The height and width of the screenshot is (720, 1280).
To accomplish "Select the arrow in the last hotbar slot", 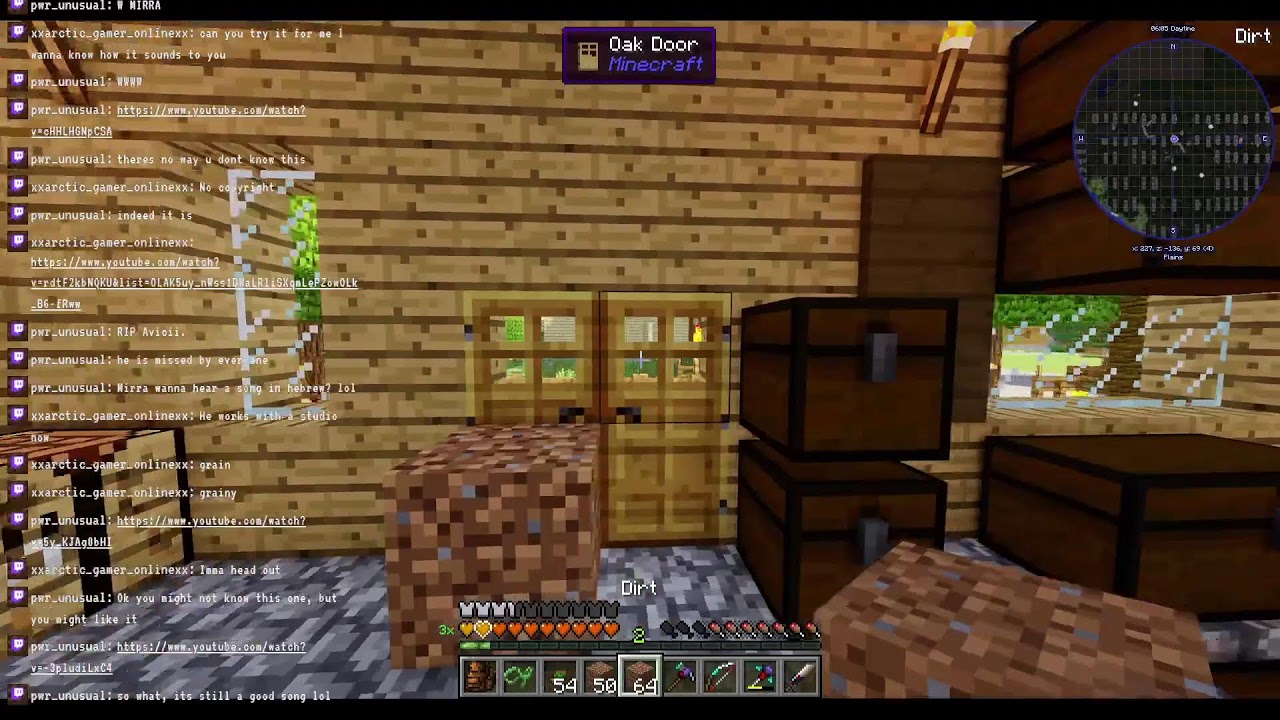I will click(799, 678).
